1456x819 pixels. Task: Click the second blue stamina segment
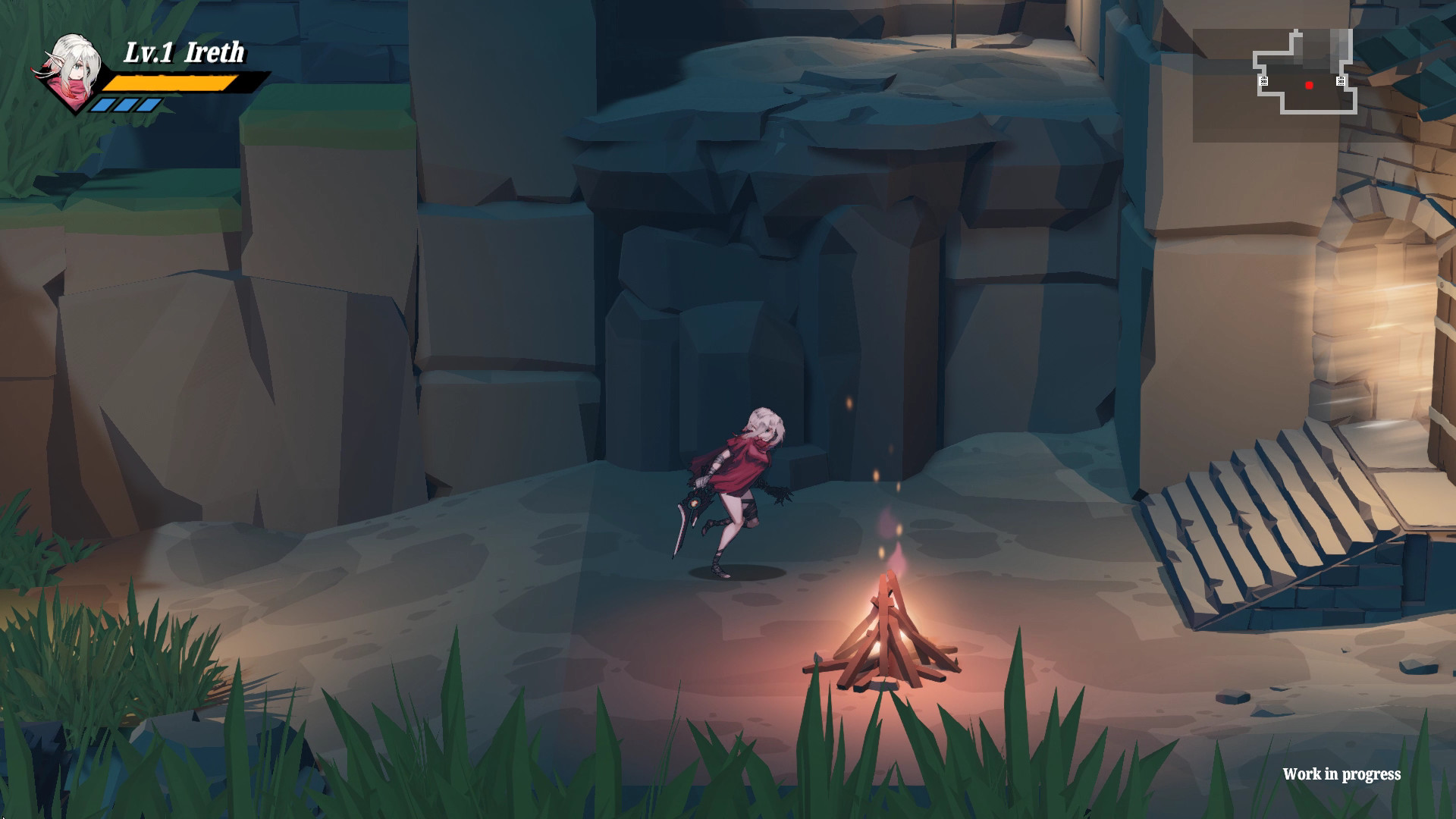click(126, 105)
